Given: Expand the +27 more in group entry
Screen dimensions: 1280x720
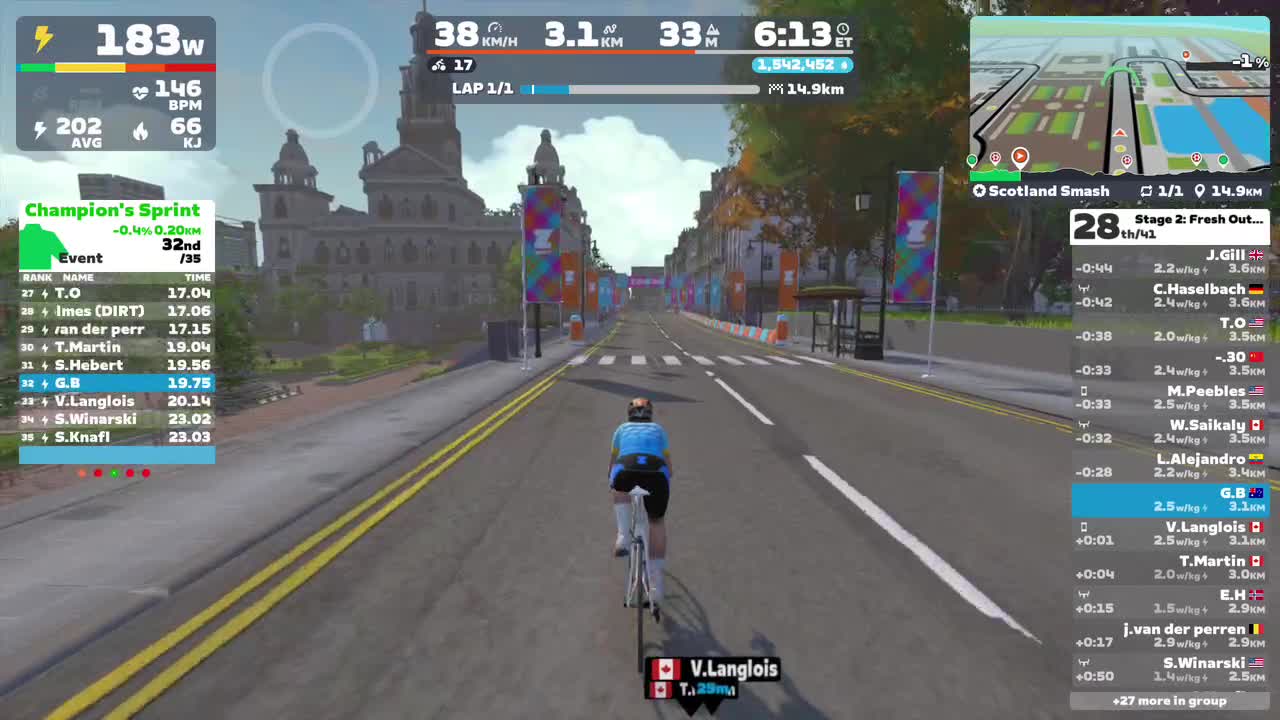Looking at the screenshot, I should pyautogui.click(x=1170, y=701).
